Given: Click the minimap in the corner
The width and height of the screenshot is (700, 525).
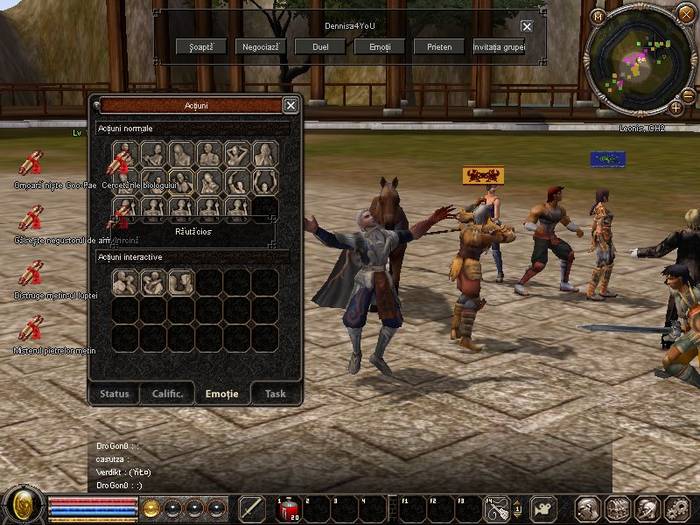Looking at the screenshot, I should pos(640,58).
